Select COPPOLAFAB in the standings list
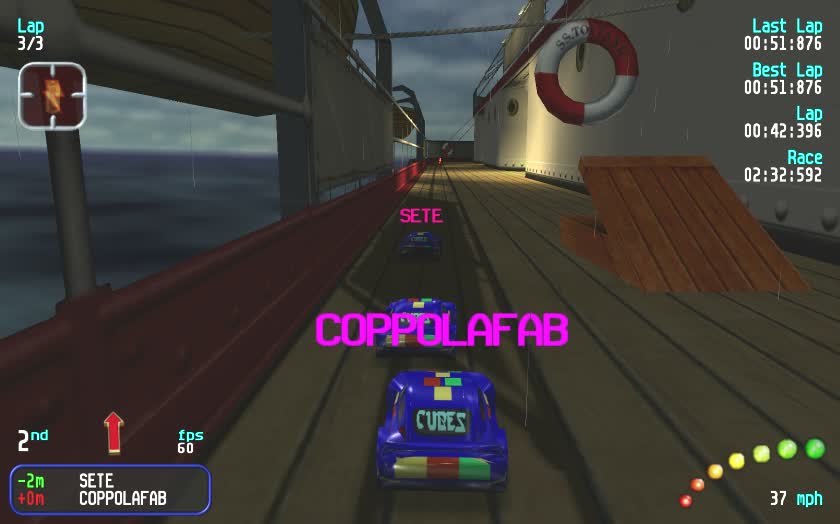The height and width of the screenshot is (524, 840). [122, 498]
